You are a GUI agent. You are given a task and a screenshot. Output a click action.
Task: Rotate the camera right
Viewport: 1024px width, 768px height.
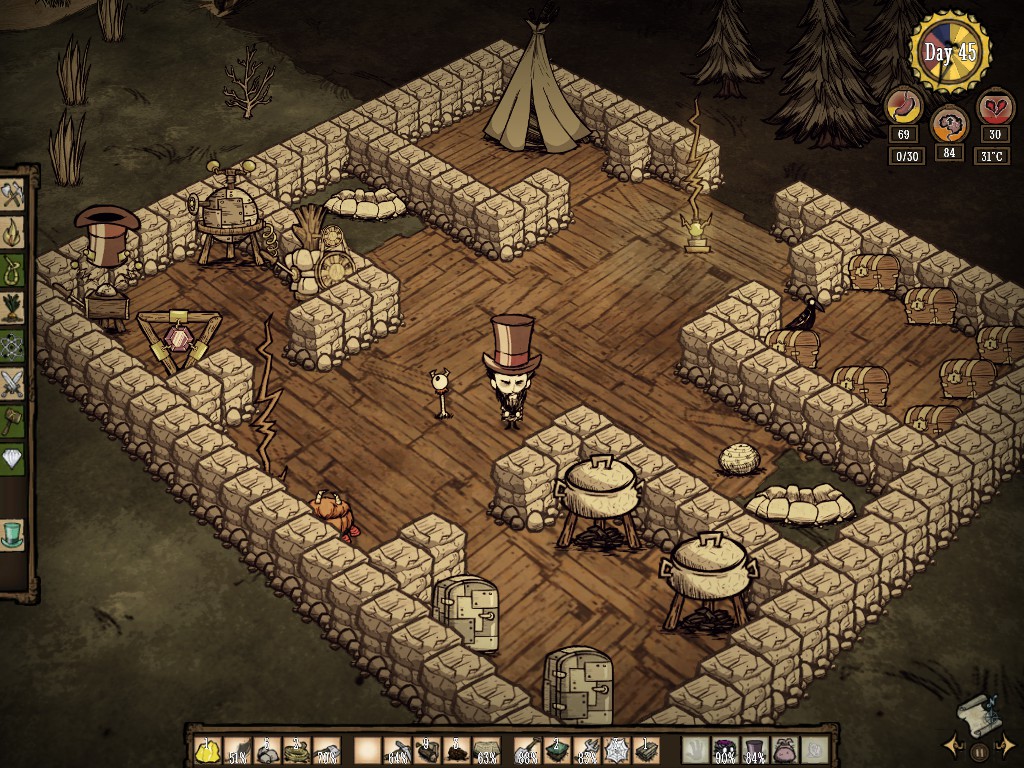point(1008,746)
